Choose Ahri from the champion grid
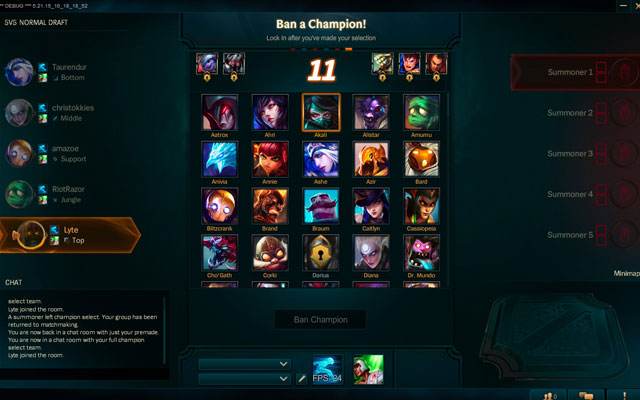 tap(270, 111)
